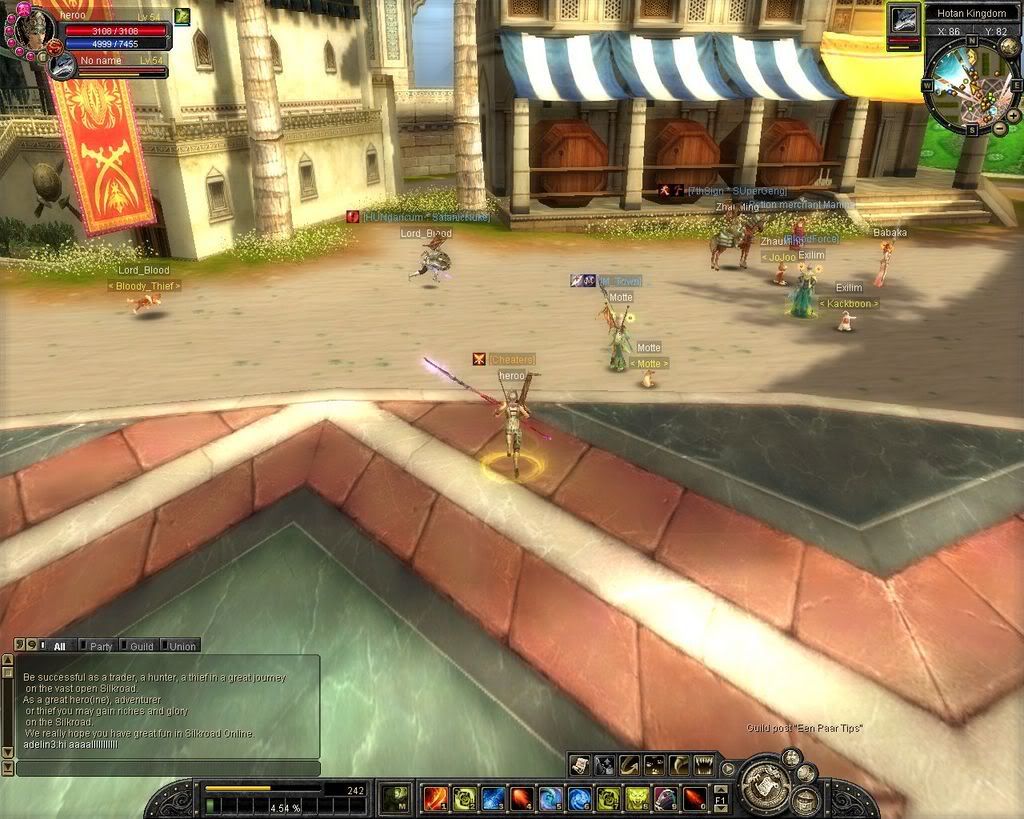Switch to the Party chat tab
Viewport: 1024px width, 819px height.
pos(98,646)
